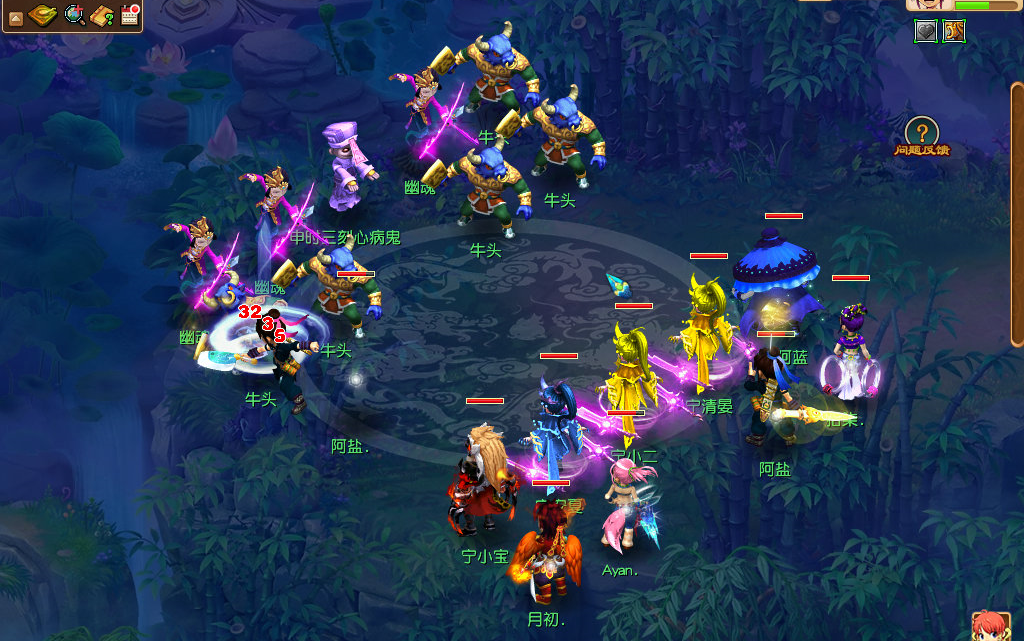Open the golden compass plate icon
The image size is (1025, 641).
(44, 15)
